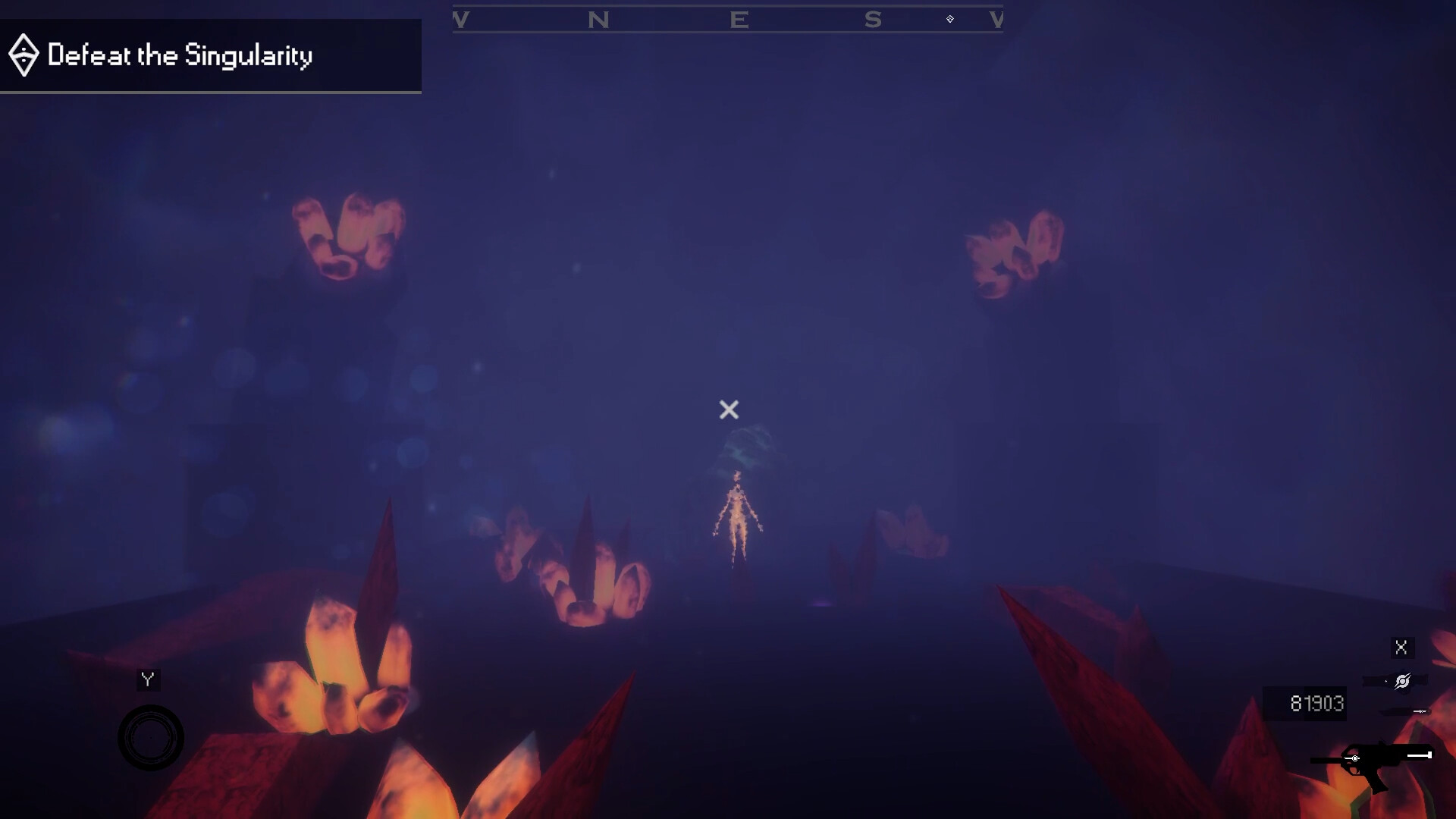Image resolution: width=1456 pixels, height=819 pixels.
Task: Click the E marker on the compass
Action: point(739,20)
